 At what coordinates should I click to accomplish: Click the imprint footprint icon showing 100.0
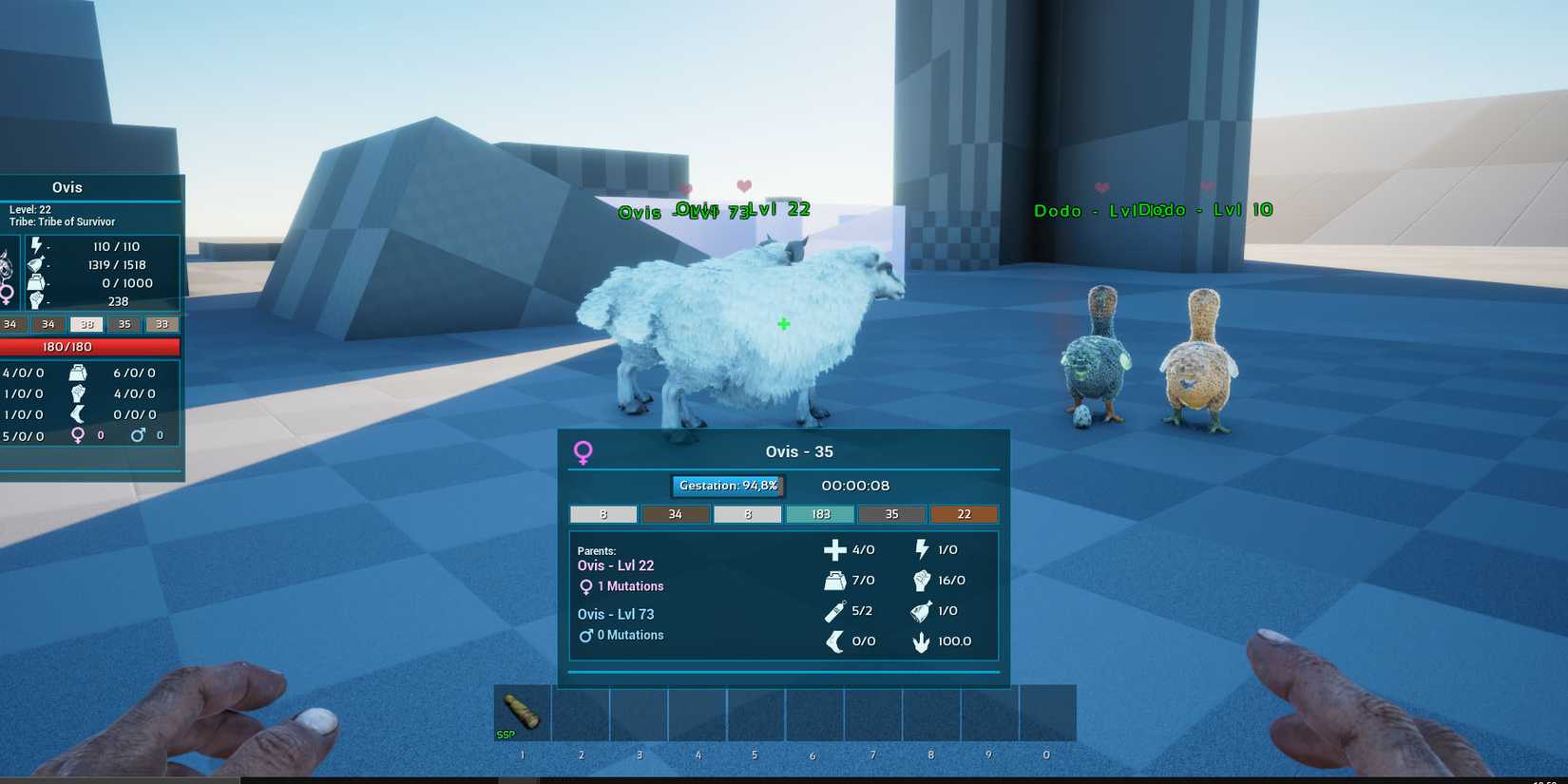coord(920,641)
